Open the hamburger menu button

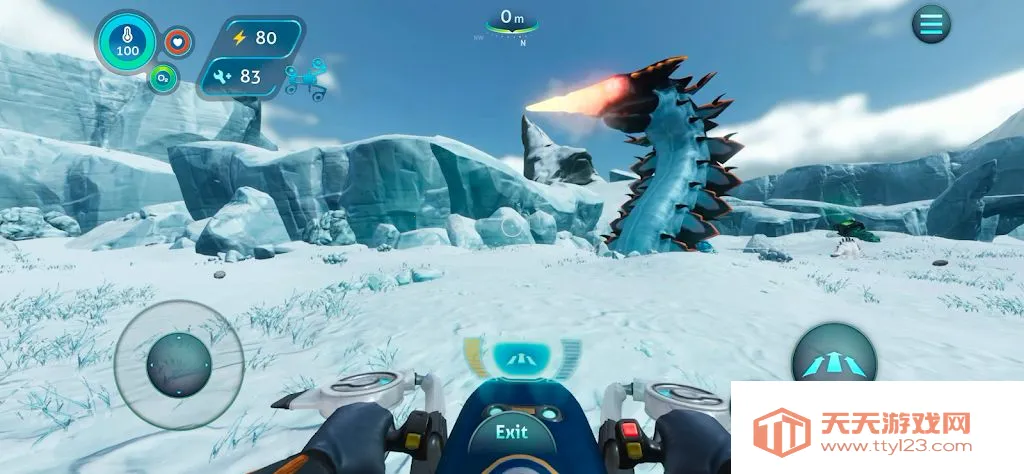931,24
